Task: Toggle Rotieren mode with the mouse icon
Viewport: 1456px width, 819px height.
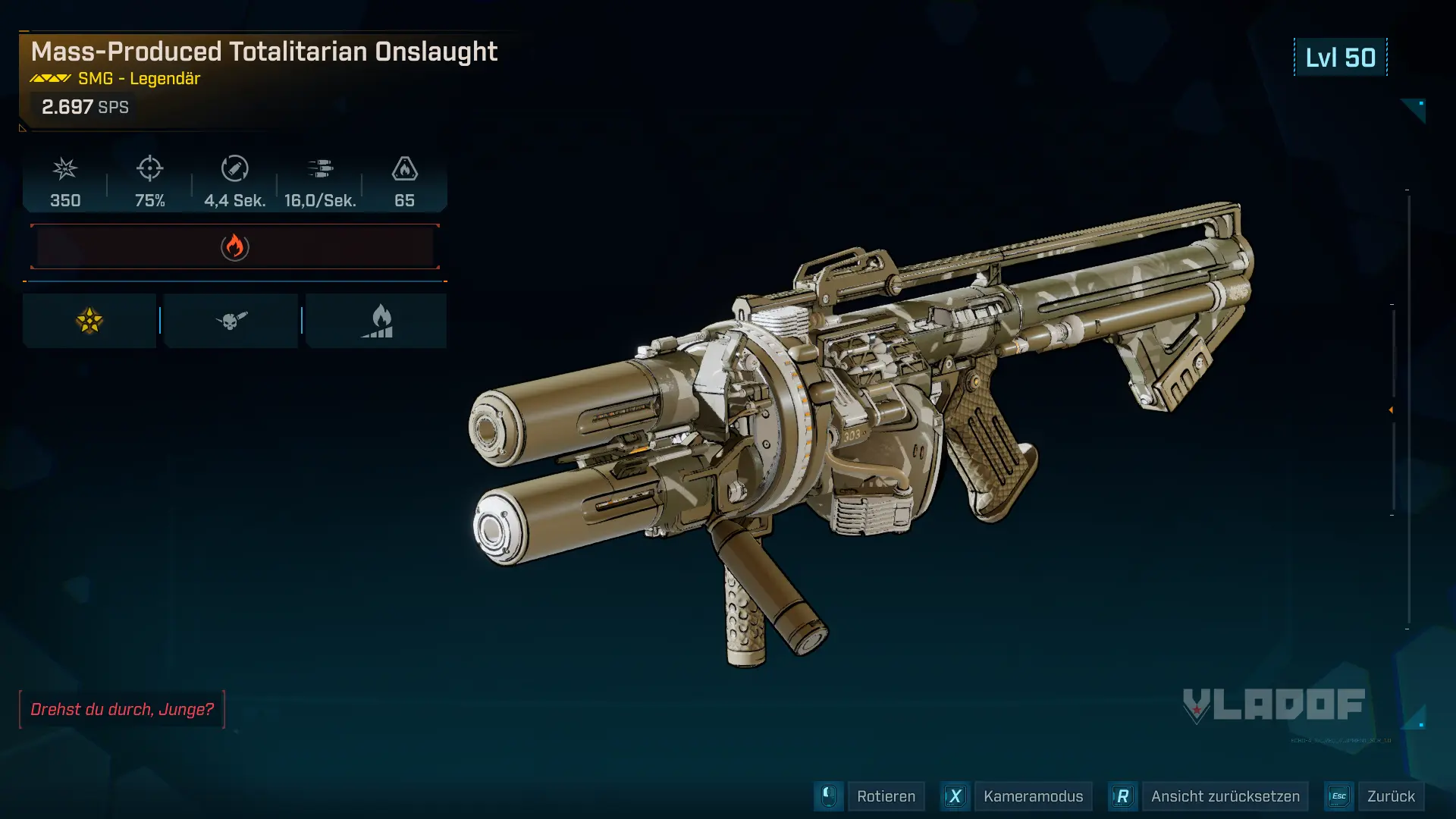Action: click(x=827, y=796)
